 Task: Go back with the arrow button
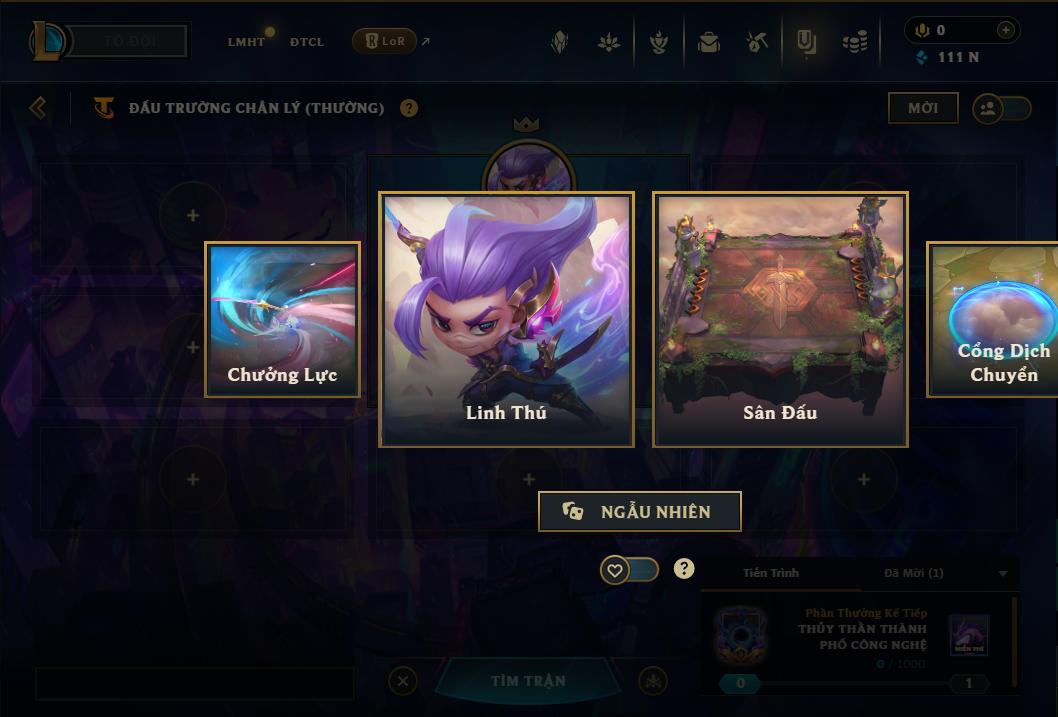38,107
